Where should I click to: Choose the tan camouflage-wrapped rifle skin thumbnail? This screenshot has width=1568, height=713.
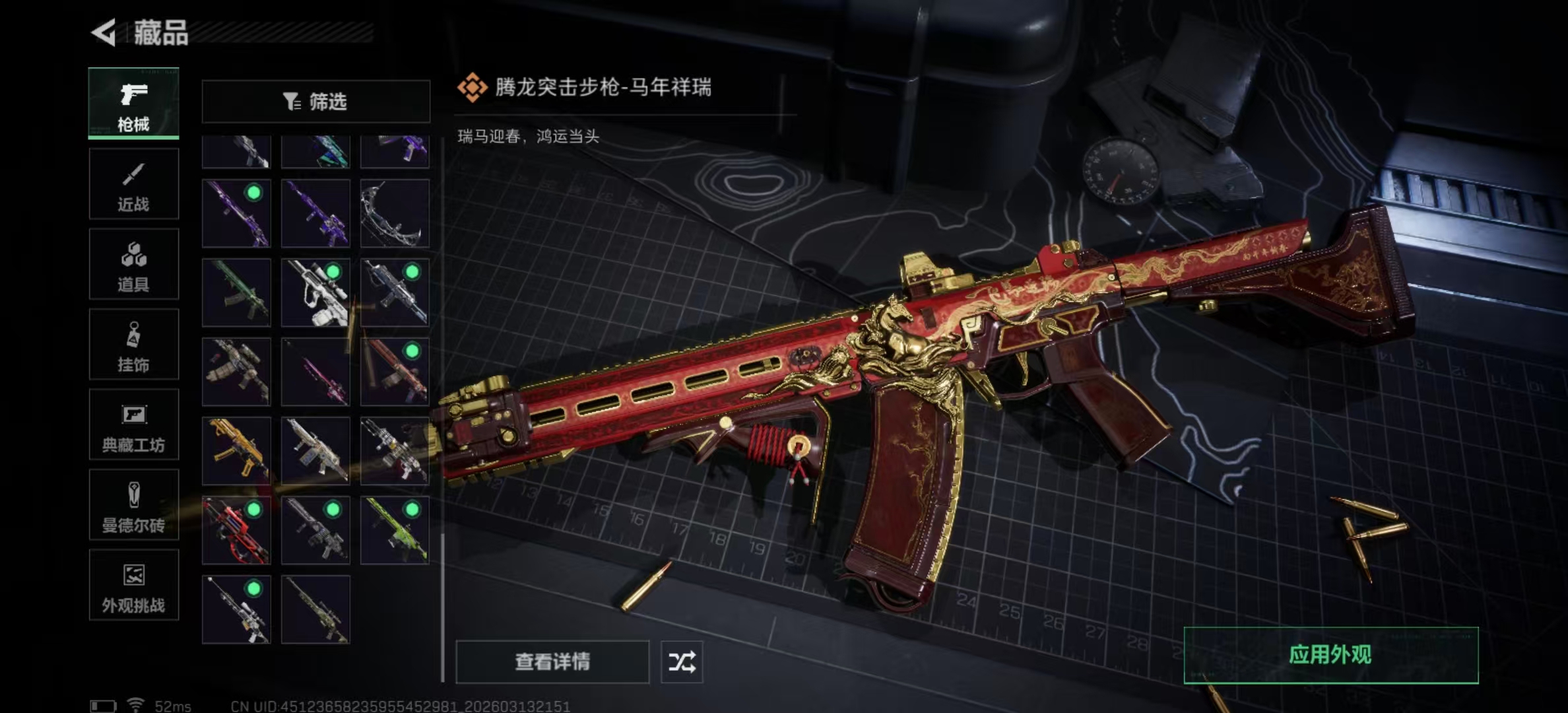(x=236, y=372)
